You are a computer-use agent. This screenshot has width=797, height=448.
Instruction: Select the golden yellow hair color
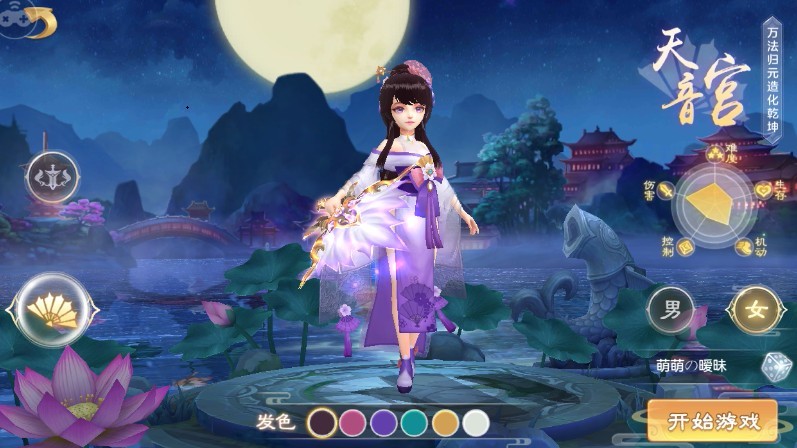[x=446, y=423]
